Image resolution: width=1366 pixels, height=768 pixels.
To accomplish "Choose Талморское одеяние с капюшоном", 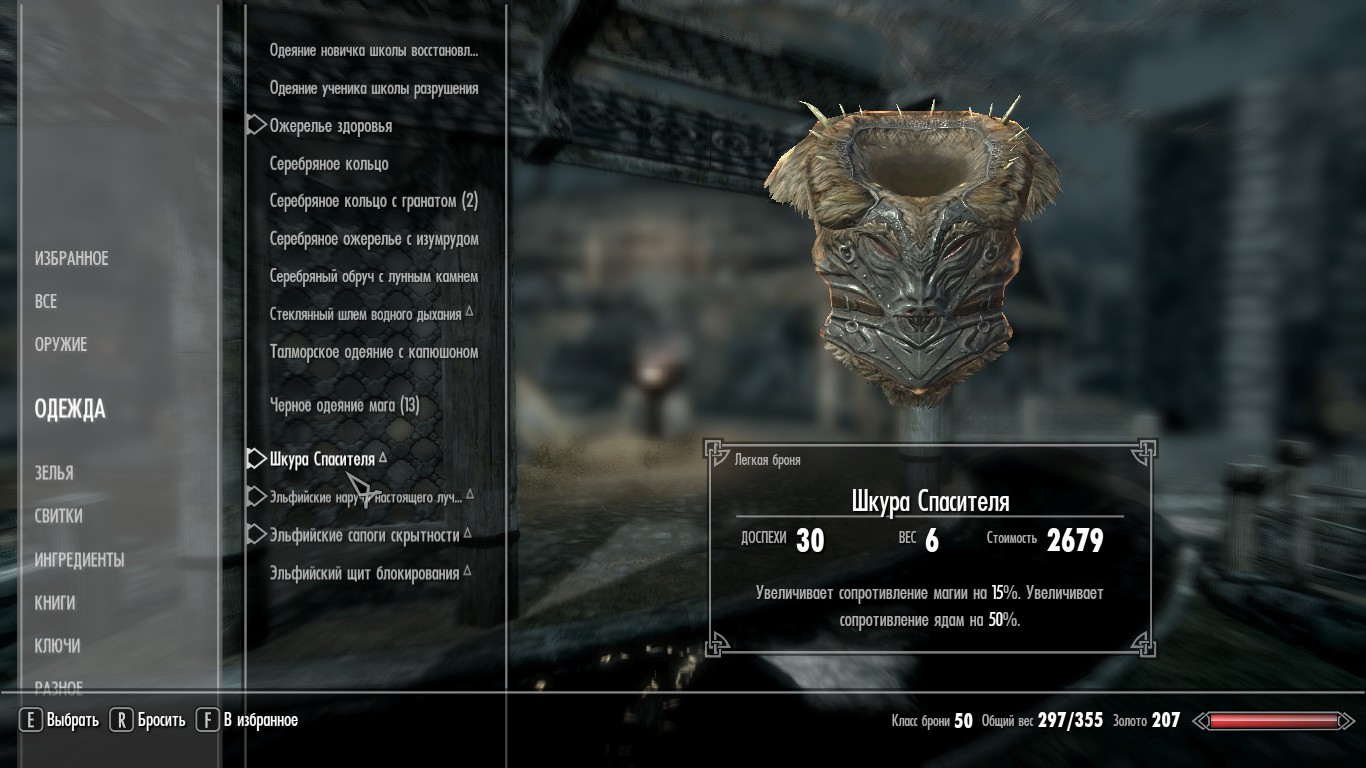I will click(374, 352).
